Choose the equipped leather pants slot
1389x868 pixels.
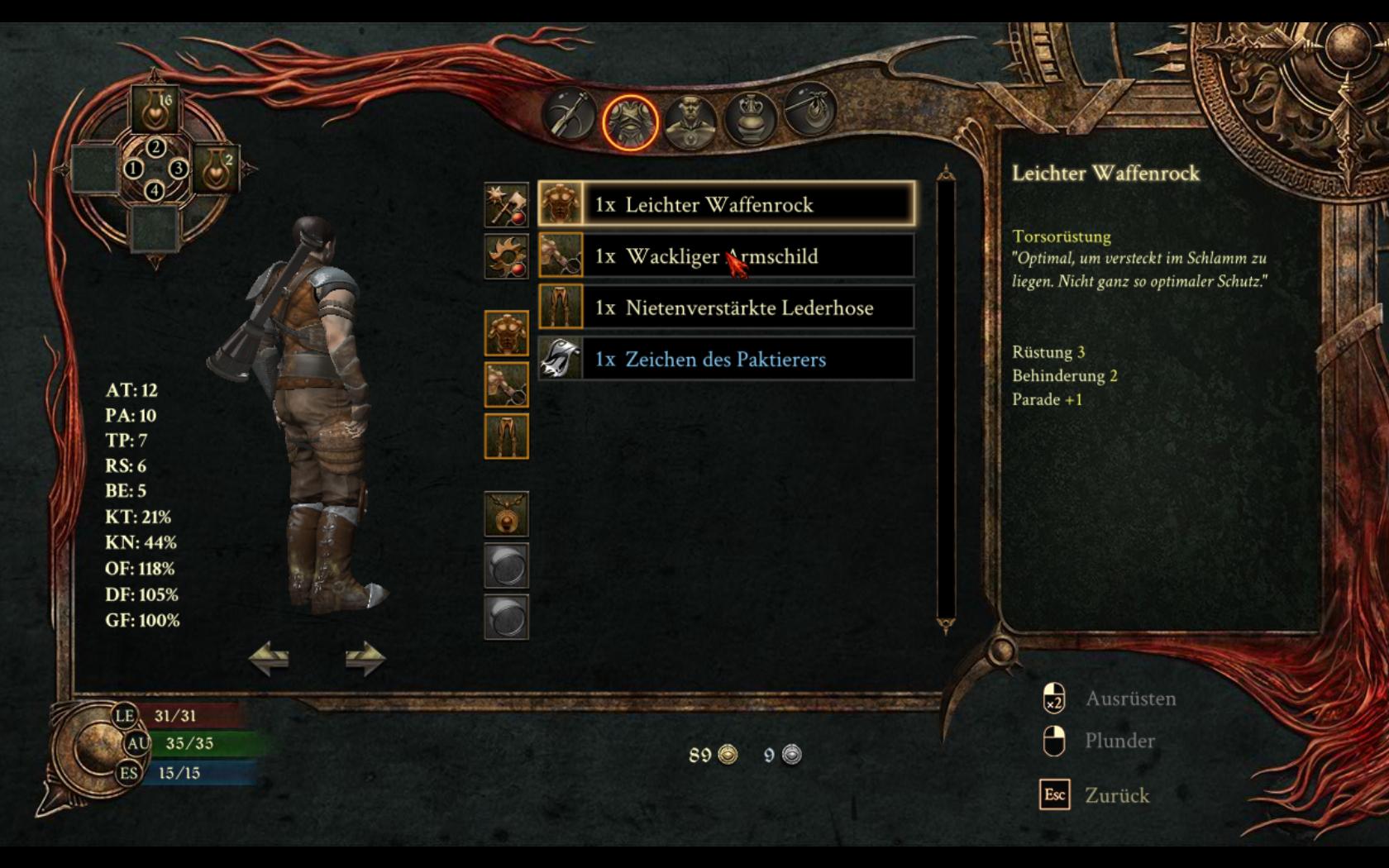click(506, 436)
